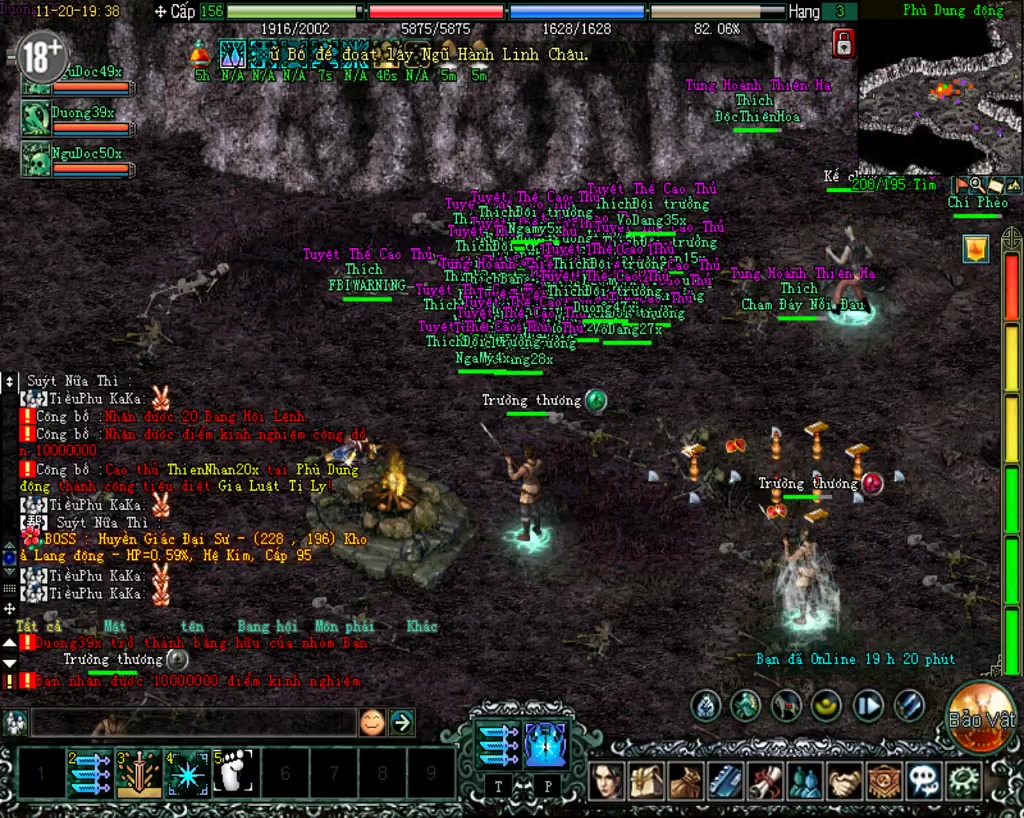Image resolution: width=1024 pixels, height=818 pixels.
Task: Use the sword skill in slot 3
Action: (138, 773)
